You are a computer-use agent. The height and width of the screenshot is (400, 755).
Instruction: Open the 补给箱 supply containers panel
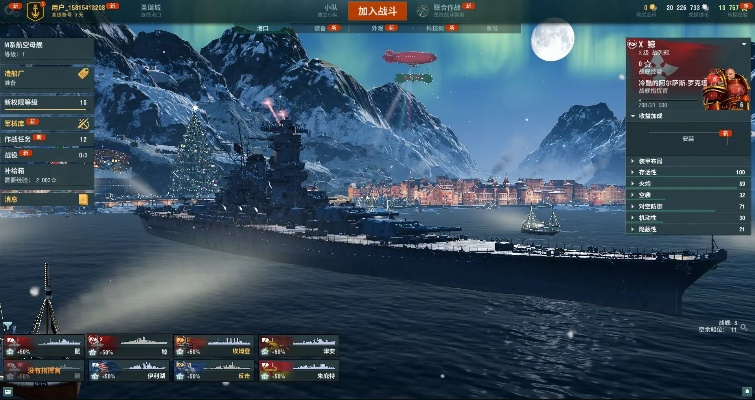(x=46, y=176)
